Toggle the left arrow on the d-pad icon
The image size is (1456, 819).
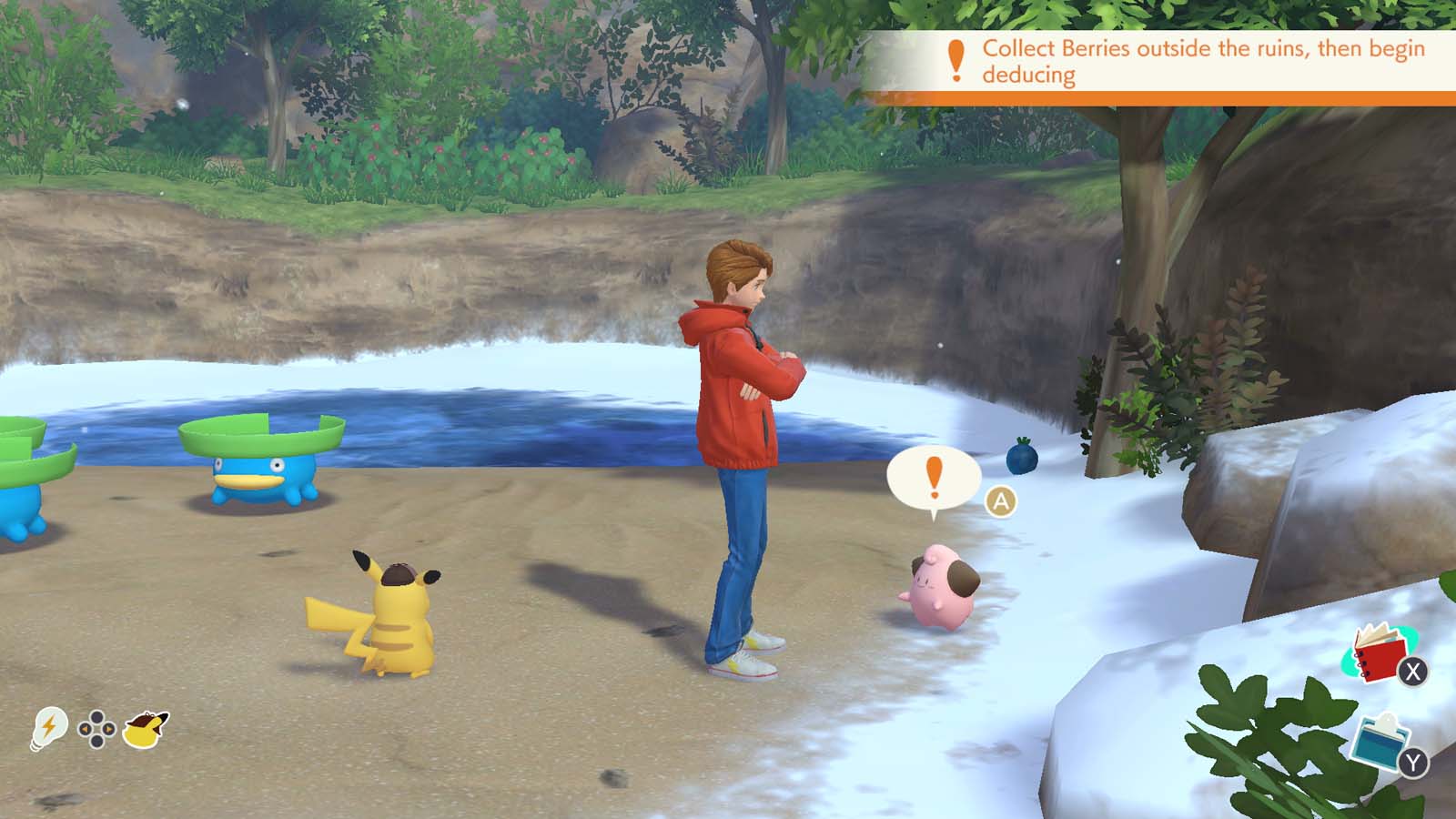pos(85,728)
